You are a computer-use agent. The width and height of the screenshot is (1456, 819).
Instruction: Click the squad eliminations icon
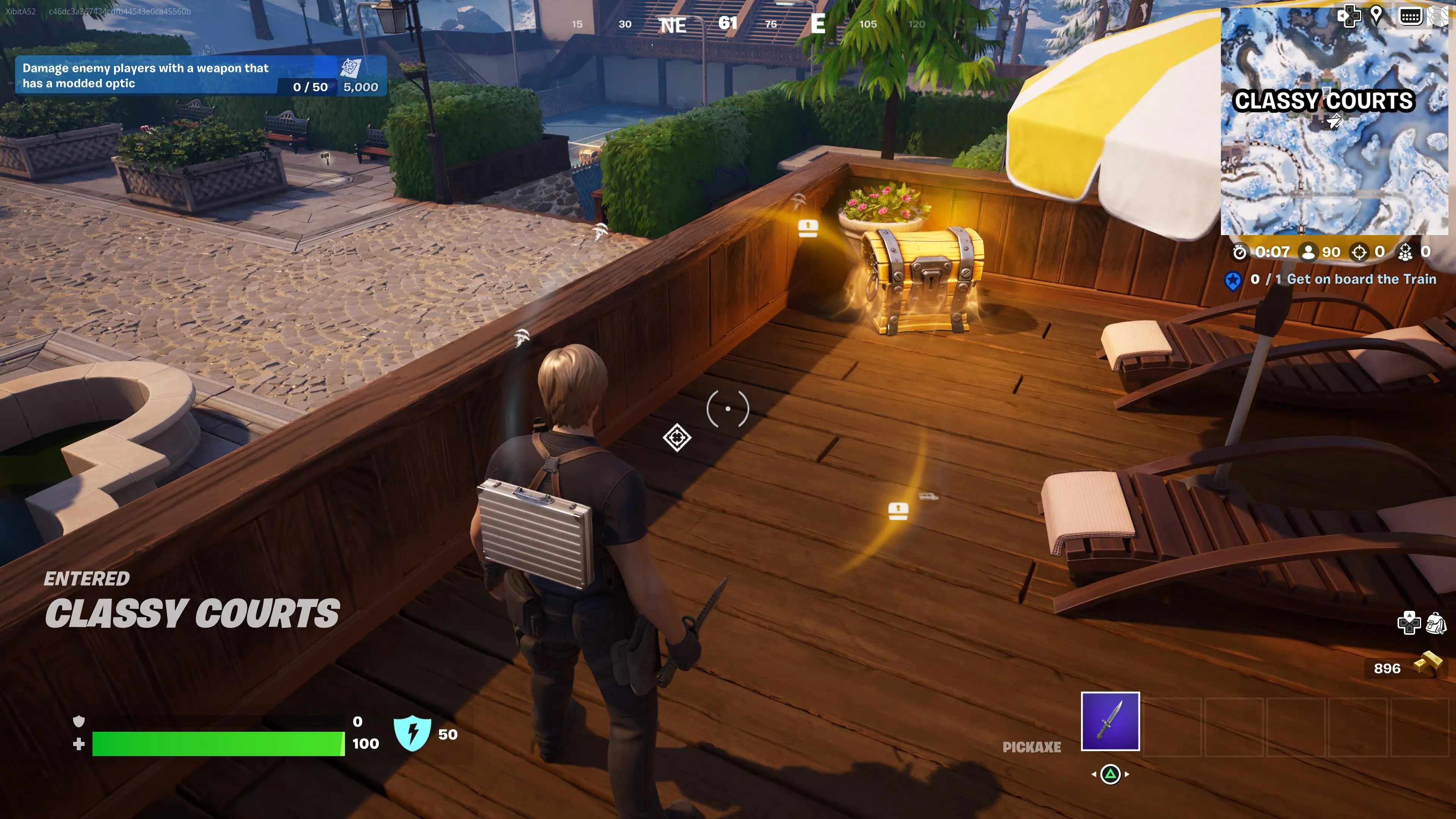[1407, 253]
